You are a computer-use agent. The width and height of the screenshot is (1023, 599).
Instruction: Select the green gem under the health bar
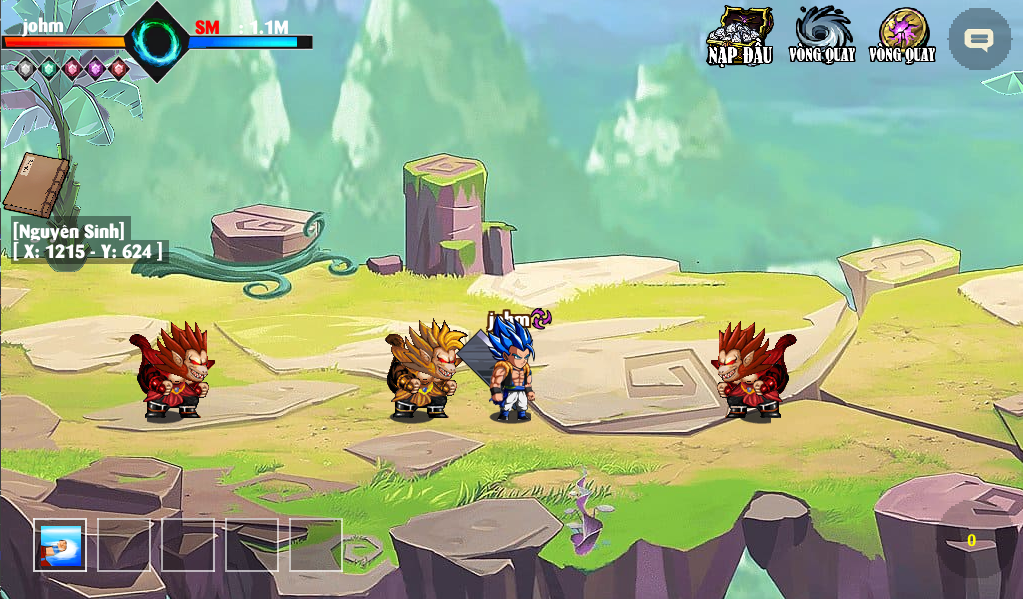point(48,68)
